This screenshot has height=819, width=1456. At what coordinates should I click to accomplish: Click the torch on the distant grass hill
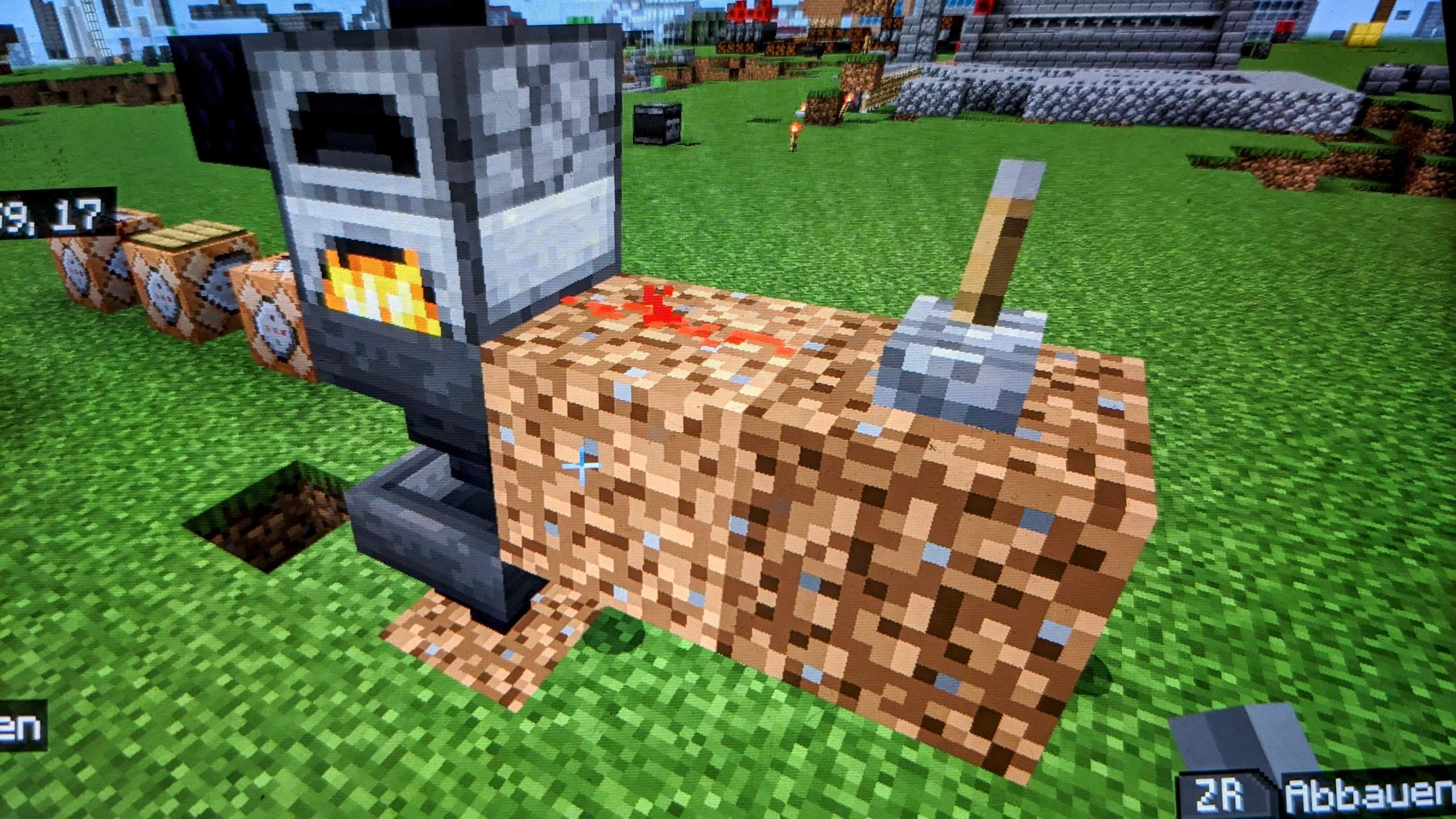pyautogui.click(x=794, y=132)
